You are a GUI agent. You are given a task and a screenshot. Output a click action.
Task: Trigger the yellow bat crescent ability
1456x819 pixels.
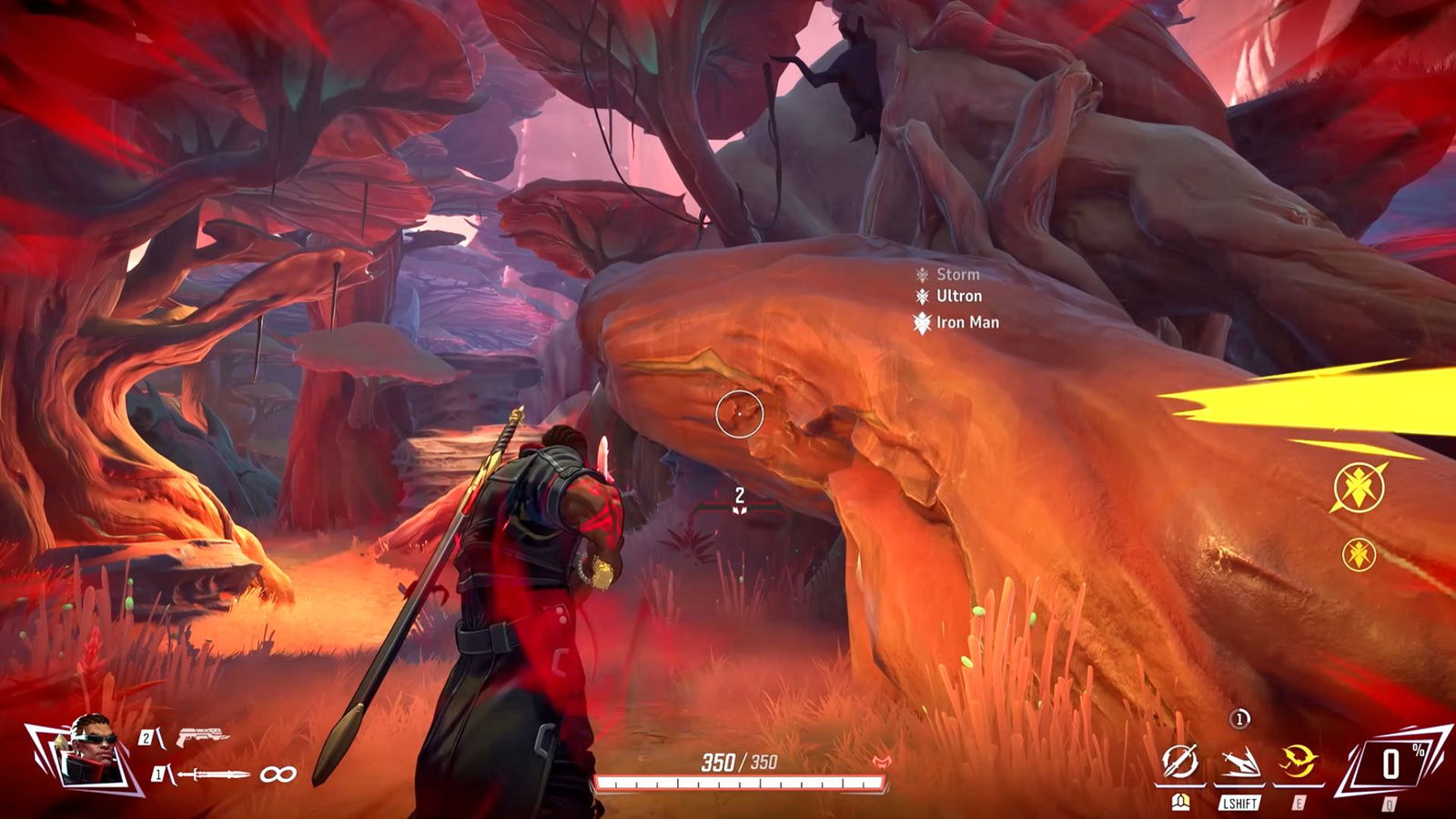[1298, 761]
